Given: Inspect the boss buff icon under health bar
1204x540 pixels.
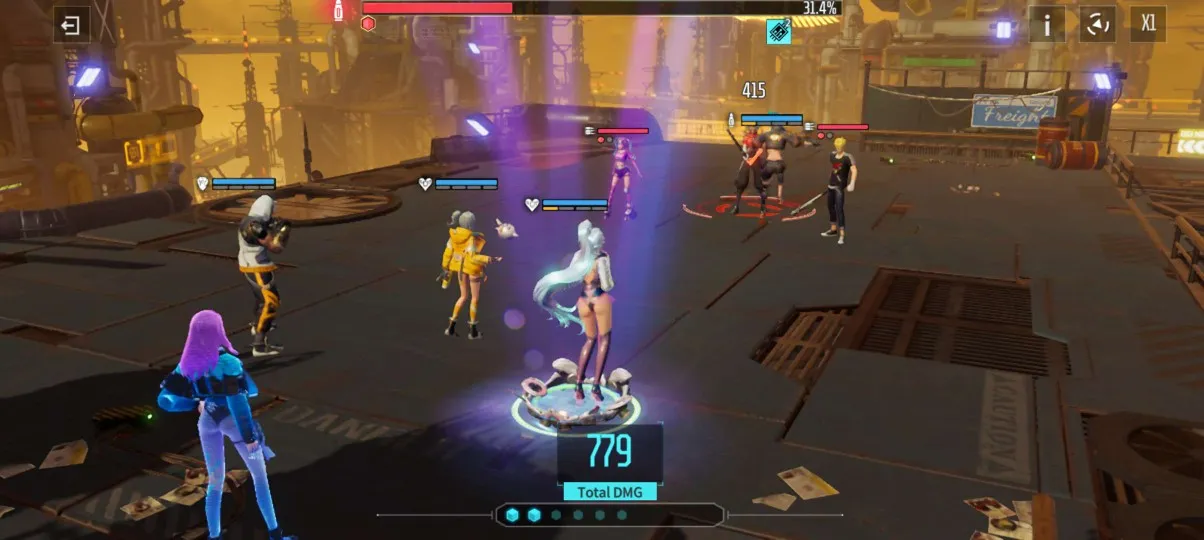Looking at the screenshot, I should pyautogui.click(x=779, y=32).
